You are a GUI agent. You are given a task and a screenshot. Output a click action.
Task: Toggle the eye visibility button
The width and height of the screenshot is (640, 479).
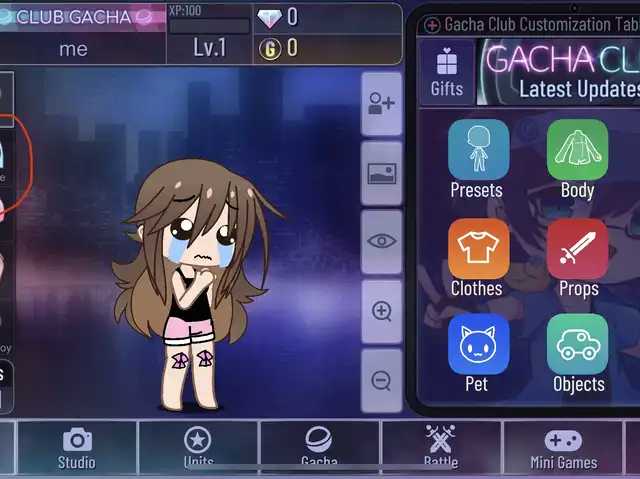(381, 242)
